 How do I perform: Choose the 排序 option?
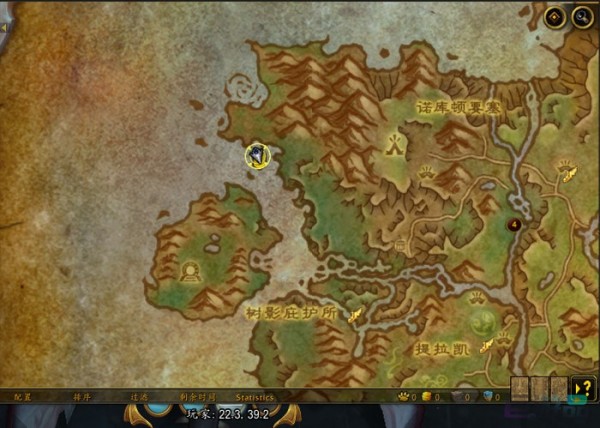click(81, 397)
